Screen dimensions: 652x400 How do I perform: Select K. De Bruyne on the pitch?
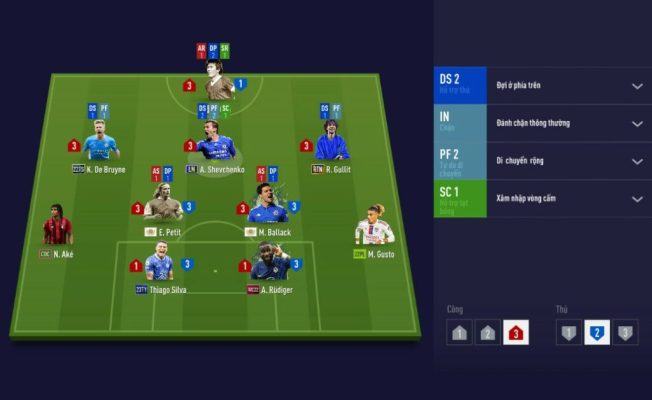[100, 146]
